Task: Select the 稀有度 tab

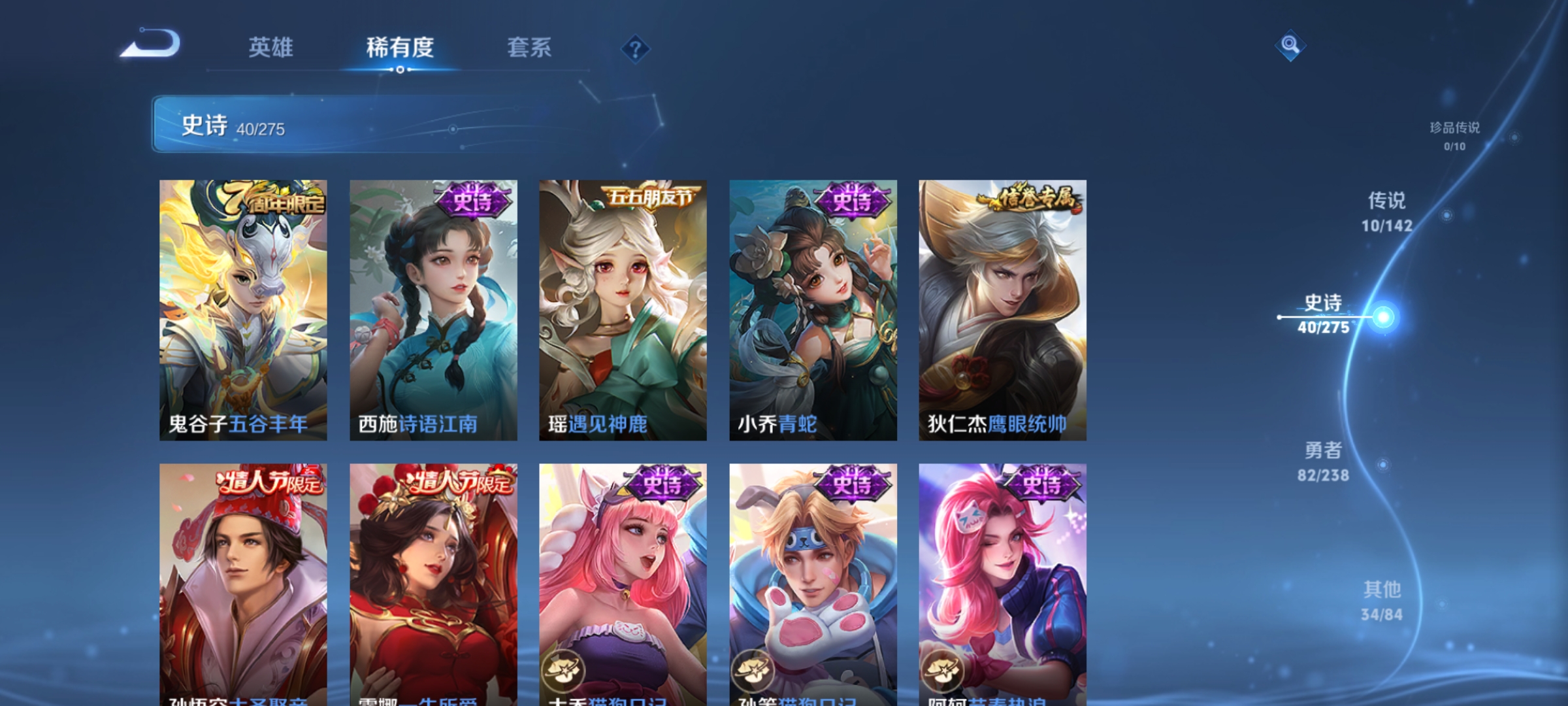Action: click(x=400, y=46)
